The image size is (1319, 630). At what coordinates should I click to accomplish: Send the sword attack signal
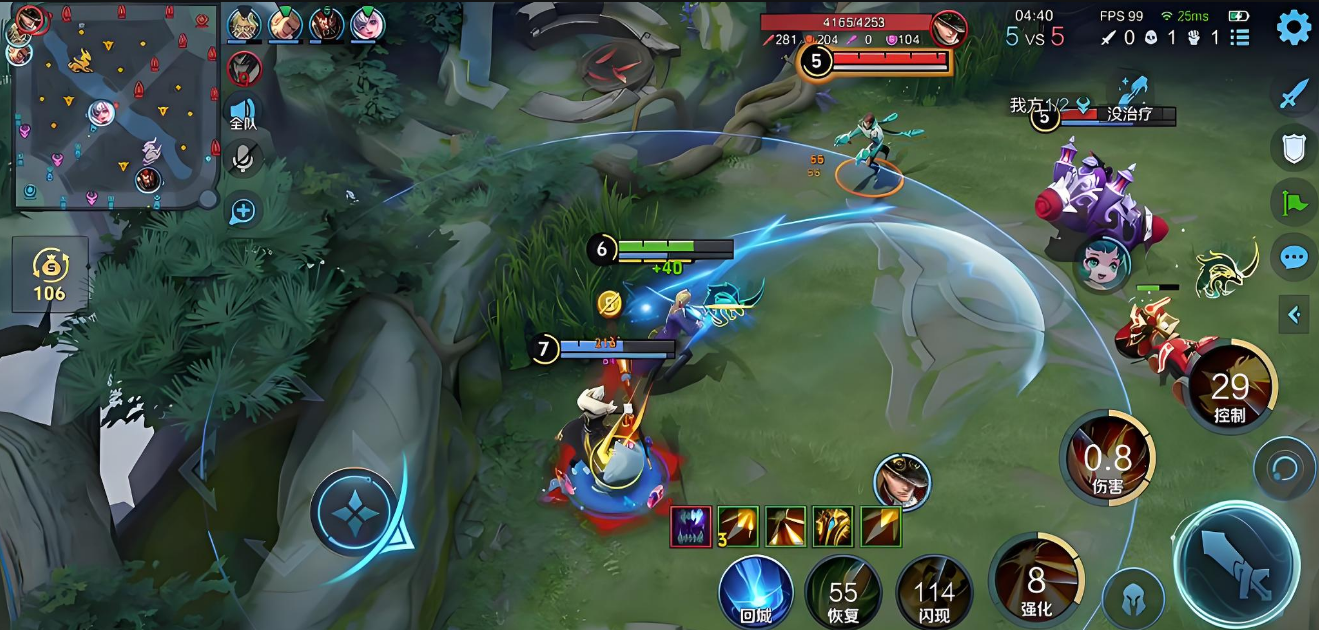[x=1294, y=94]
